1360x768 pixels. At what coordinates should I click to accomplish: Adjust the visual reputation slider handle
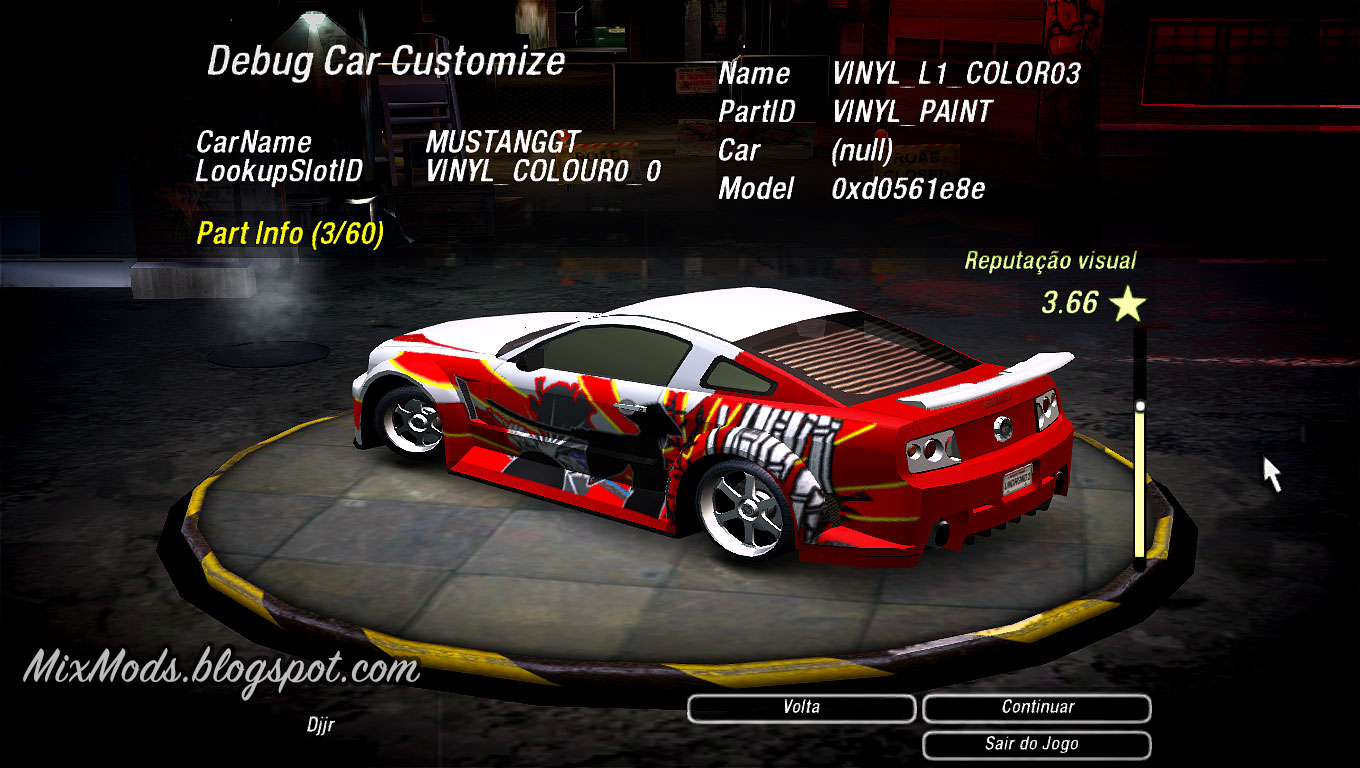[x=1141, y=404]
